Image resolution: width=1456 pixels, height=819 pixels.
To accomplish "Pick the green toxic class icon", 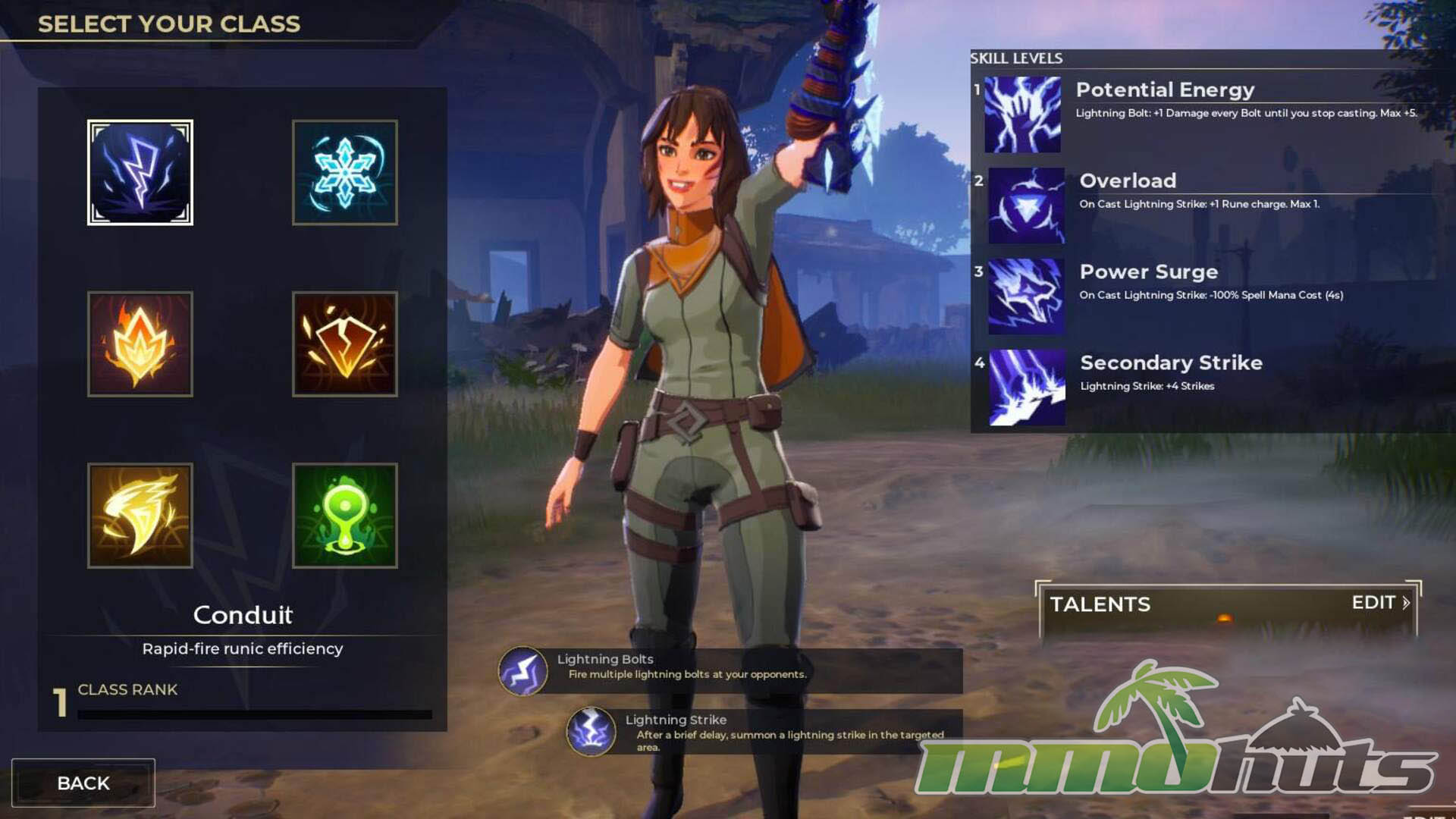I will [x=345, y=516].
